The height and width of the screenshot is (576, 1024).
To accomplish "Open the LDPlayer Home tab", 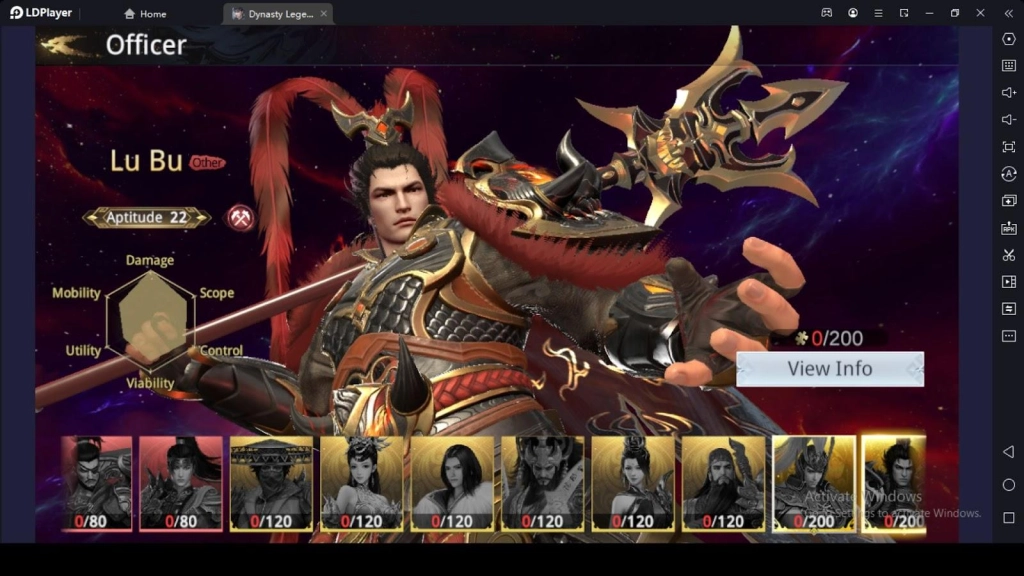I will click(x=145, y=14).
